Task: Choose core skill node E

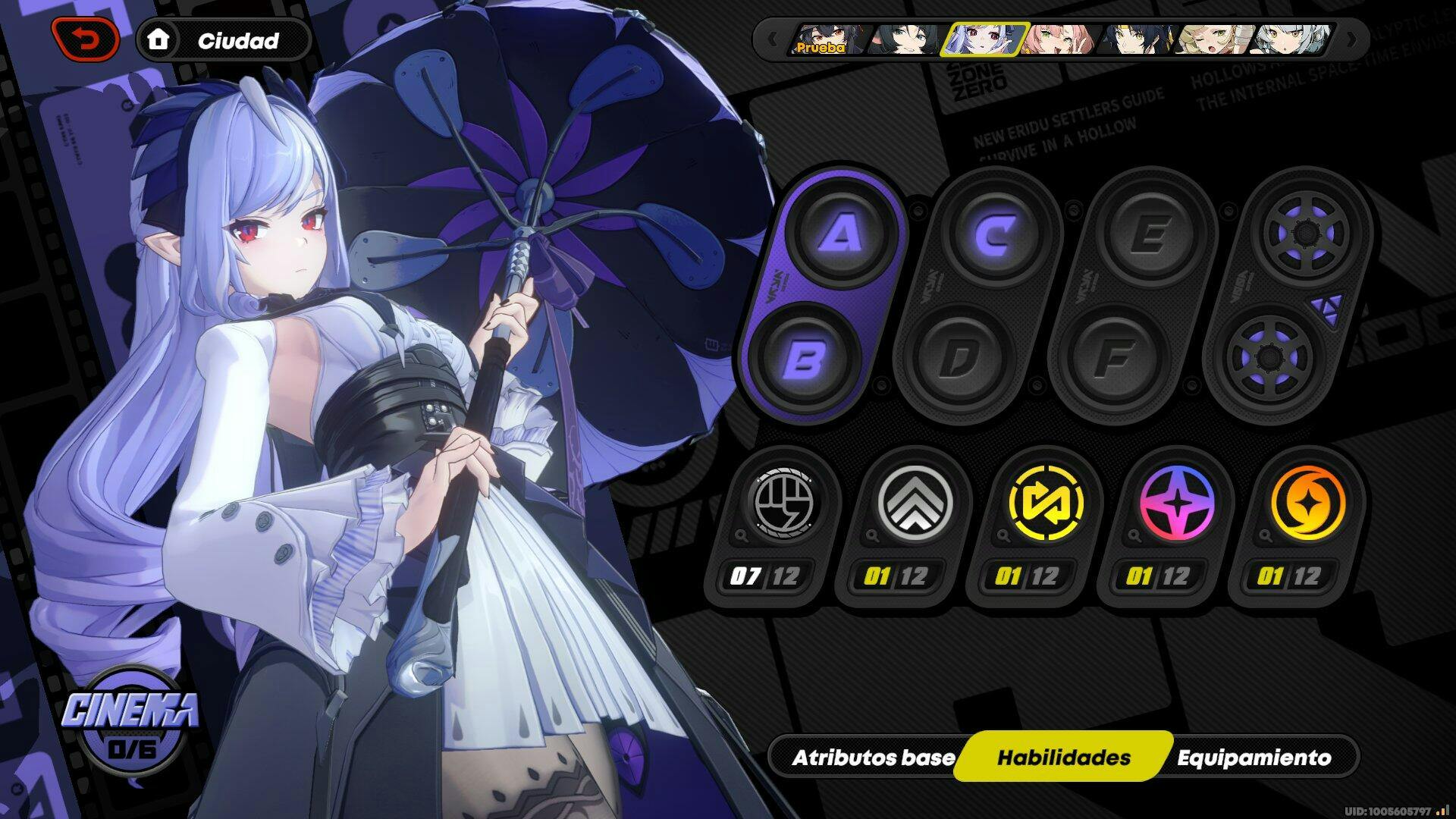Action: (1150, 234)
